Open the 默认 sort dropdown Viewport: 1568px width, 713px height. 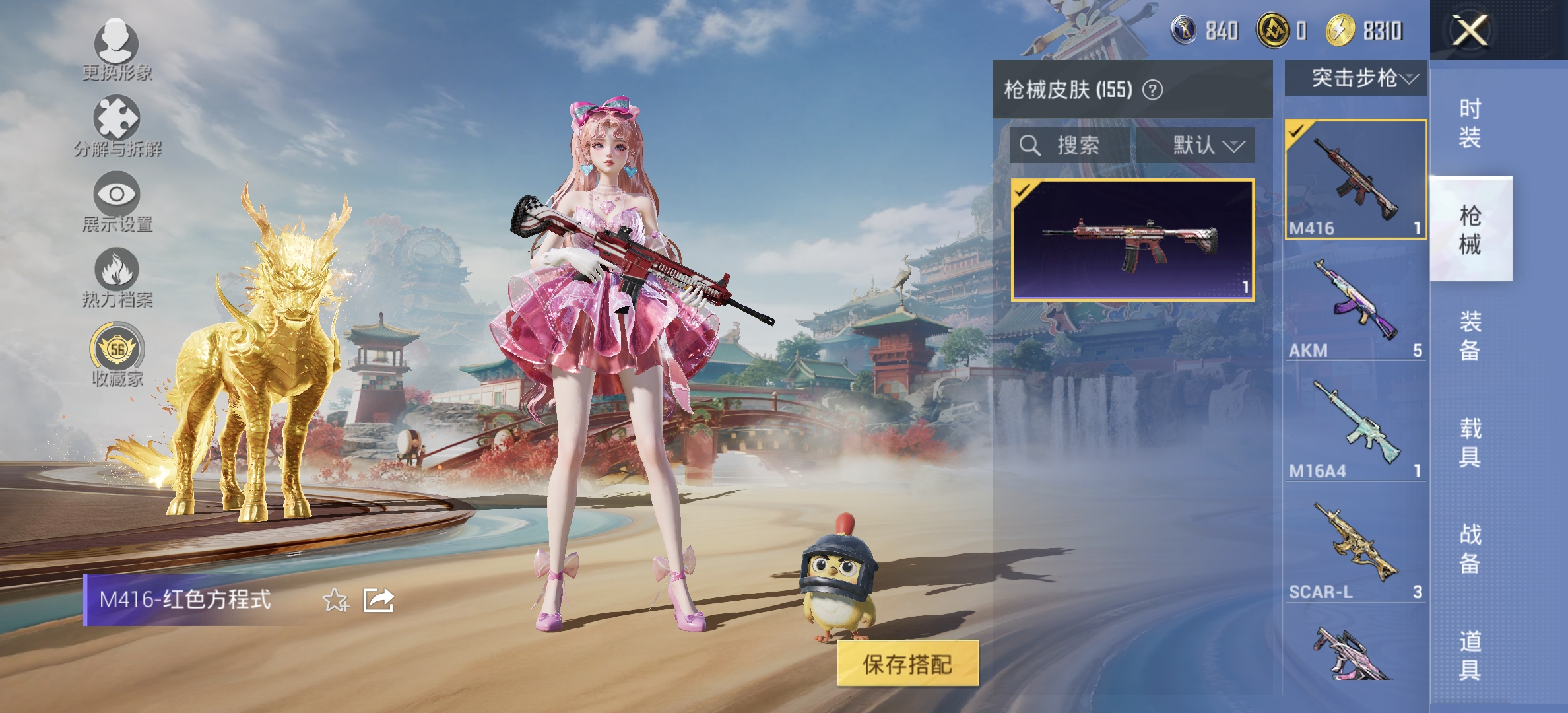[x=1208, y=147]
